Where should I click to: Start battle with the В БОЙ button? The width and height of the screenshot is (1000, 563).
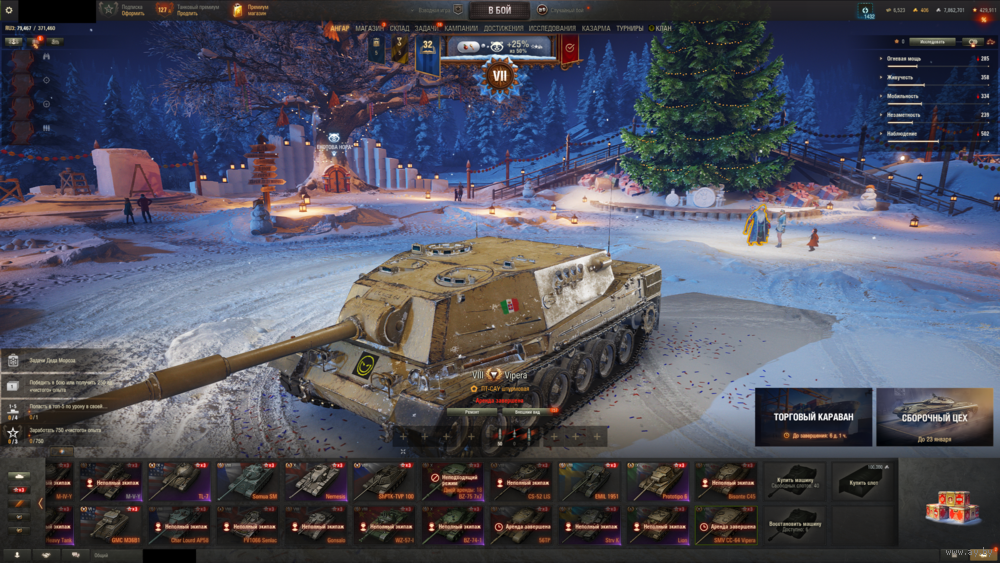point(499,10)
